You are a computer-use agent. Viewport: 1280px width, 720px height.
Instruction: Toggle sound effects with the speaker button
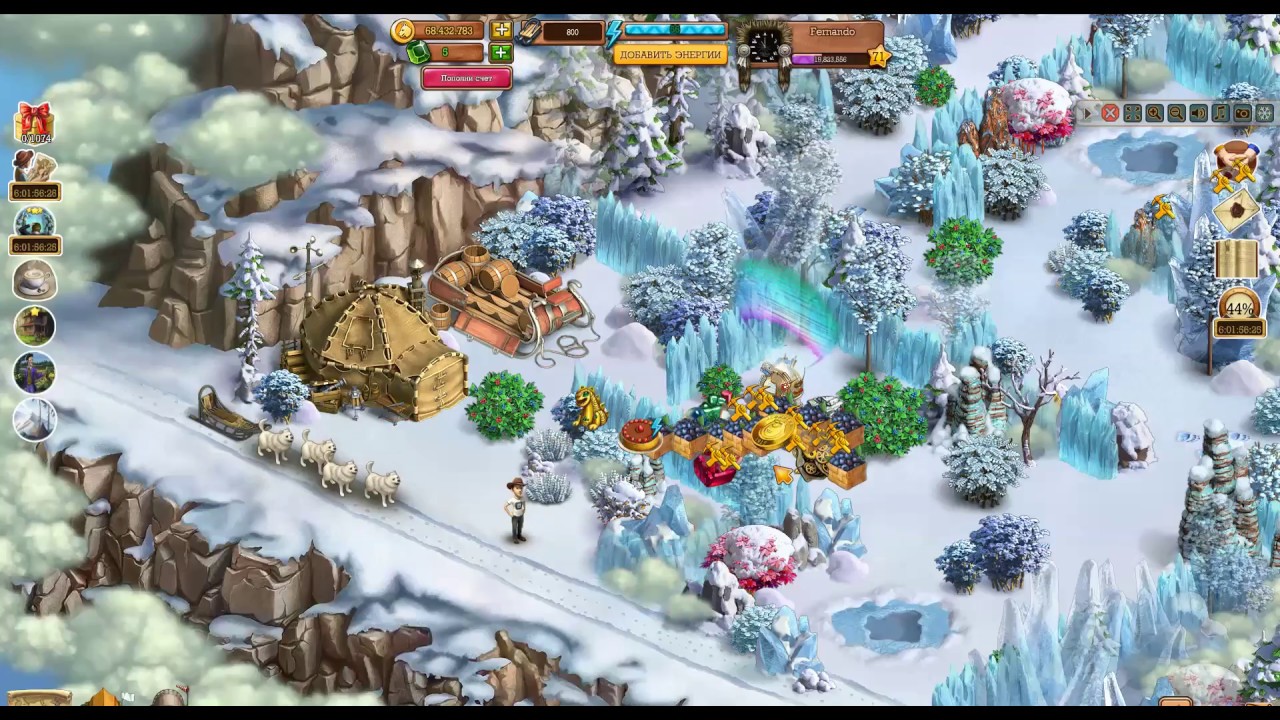click(1198, 114)
